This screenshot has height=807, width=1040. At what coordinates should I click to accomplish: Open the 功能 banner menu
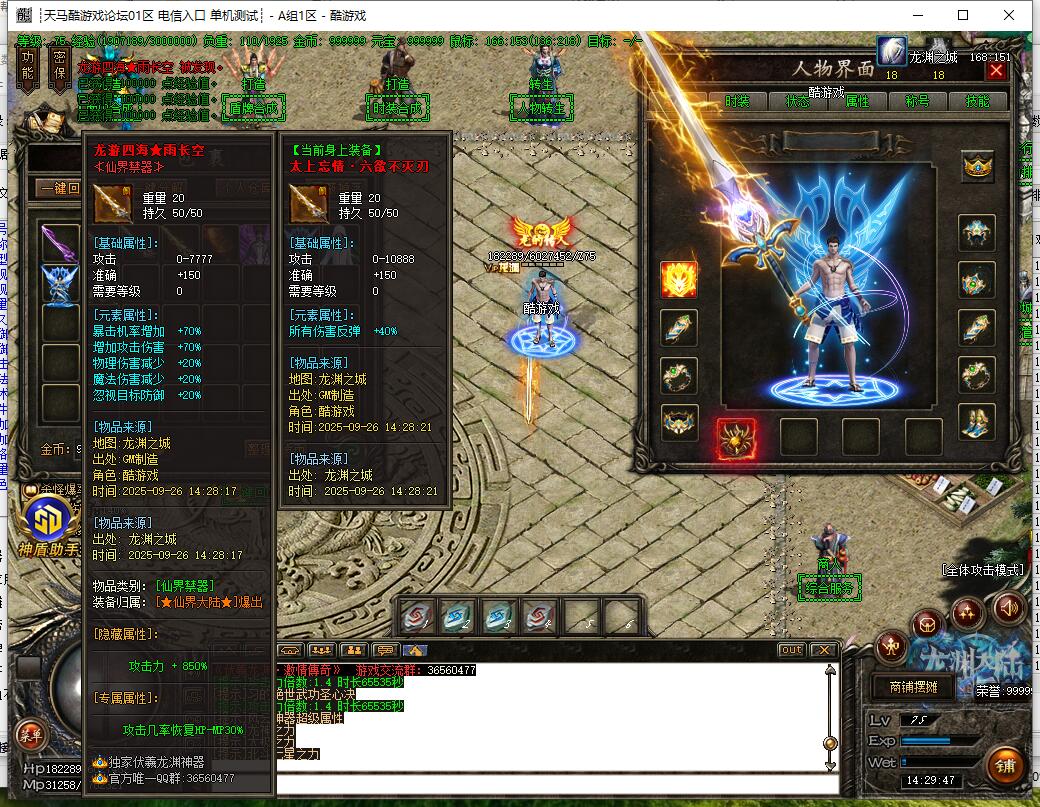point(28,66)
